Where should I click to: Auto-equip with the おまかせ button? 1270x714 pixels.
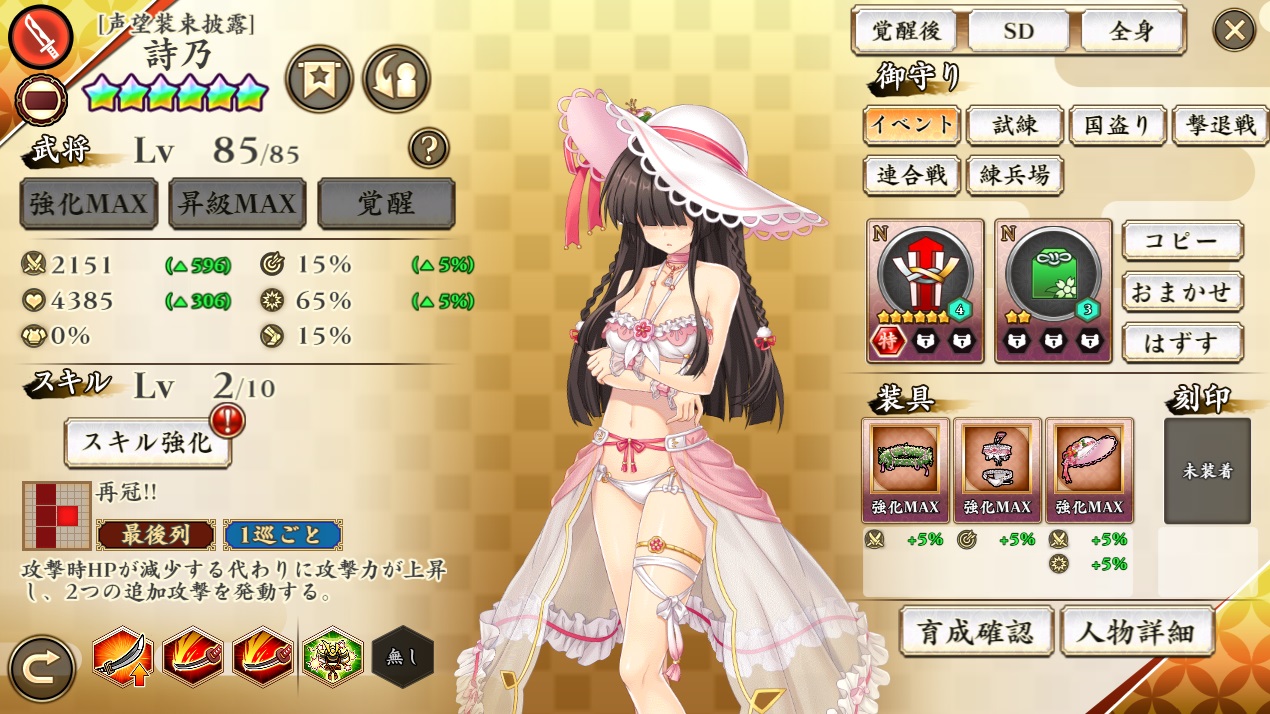click(1182, 292)
